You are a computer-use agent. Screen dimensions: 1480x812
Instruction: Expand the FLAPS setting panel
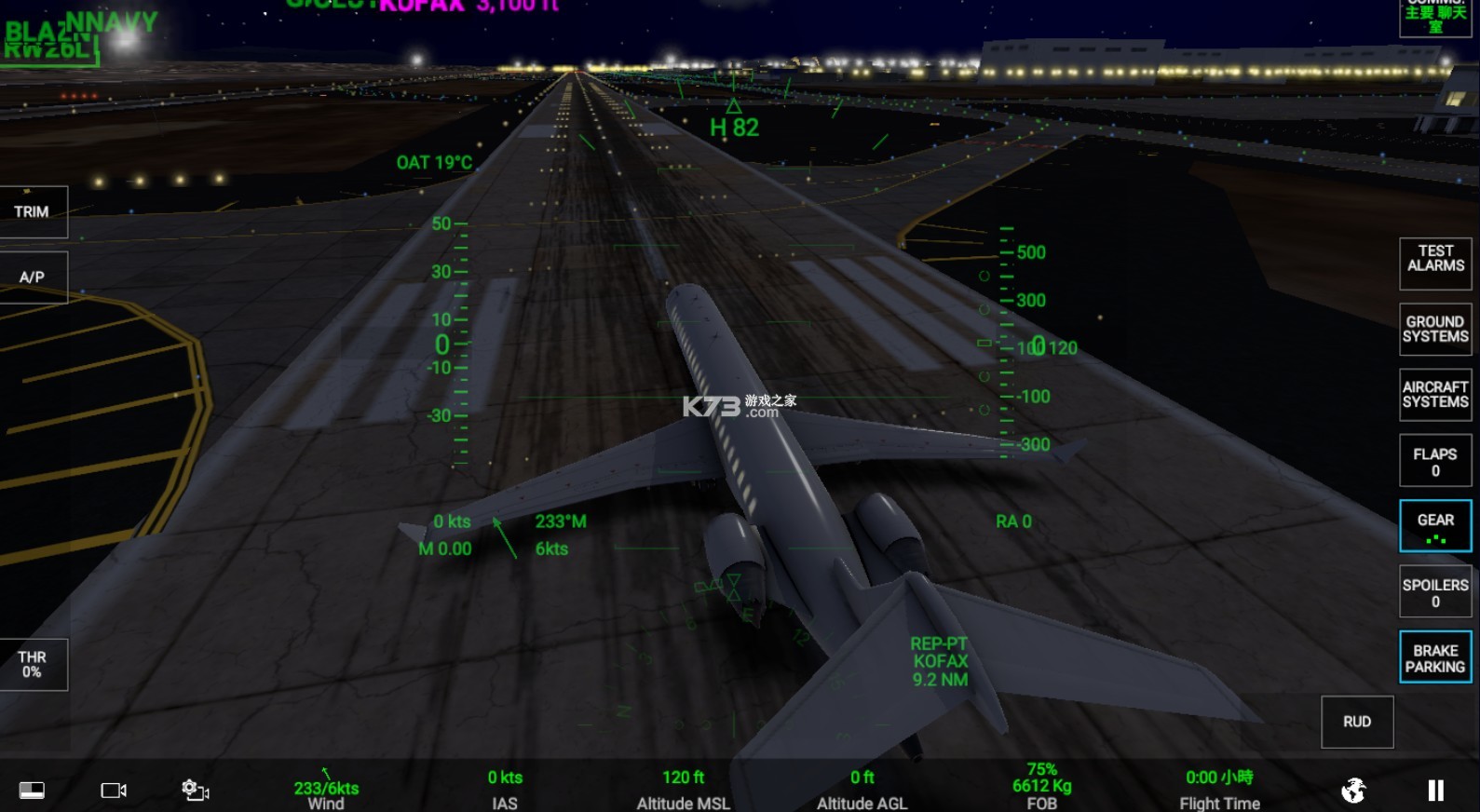point(1434,460)
